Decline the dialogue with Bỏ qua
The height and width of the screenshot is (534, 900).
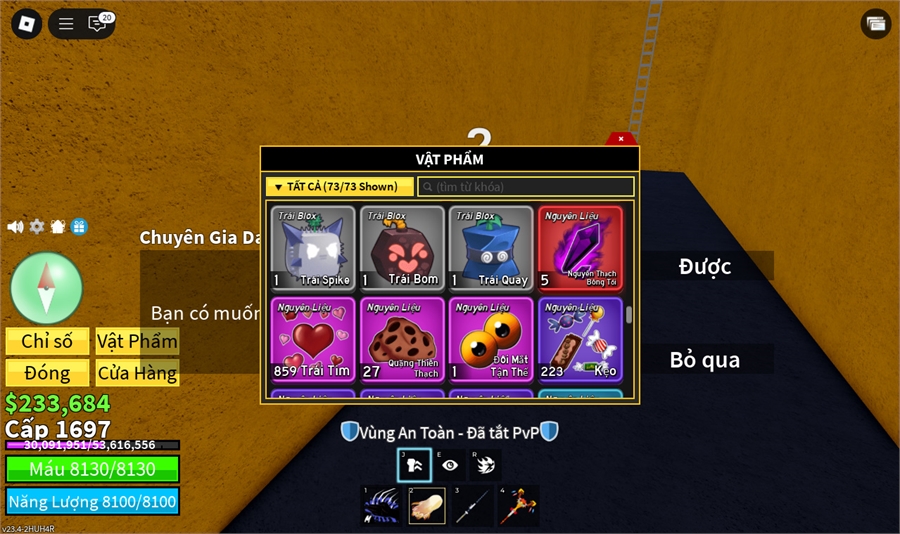click(705, 359)
